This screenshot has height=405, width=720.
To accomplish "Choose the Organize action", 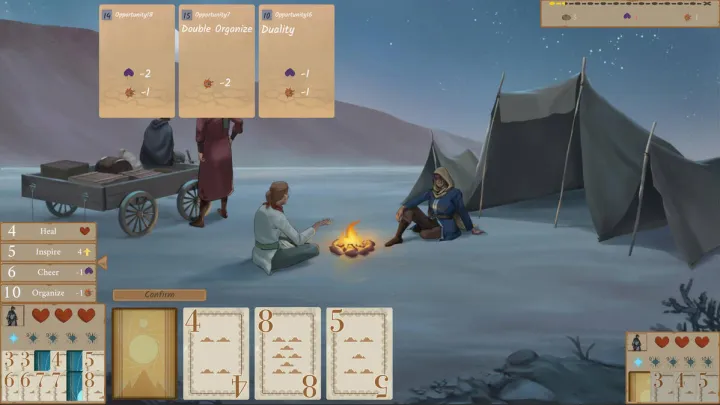I will point(48,293).
